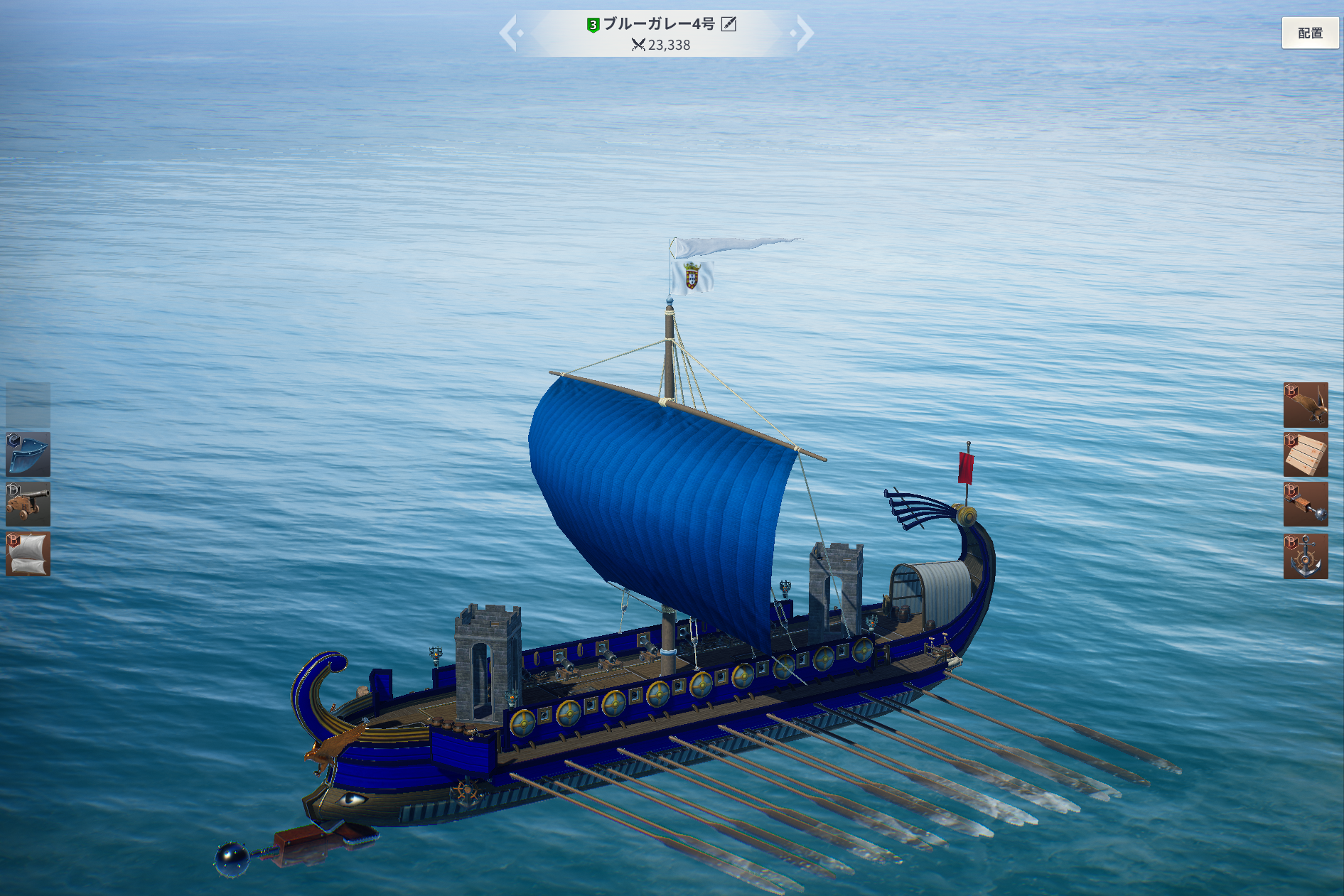Switch to the next ship with right arrow
The image size is (1344, 896).
803,33
